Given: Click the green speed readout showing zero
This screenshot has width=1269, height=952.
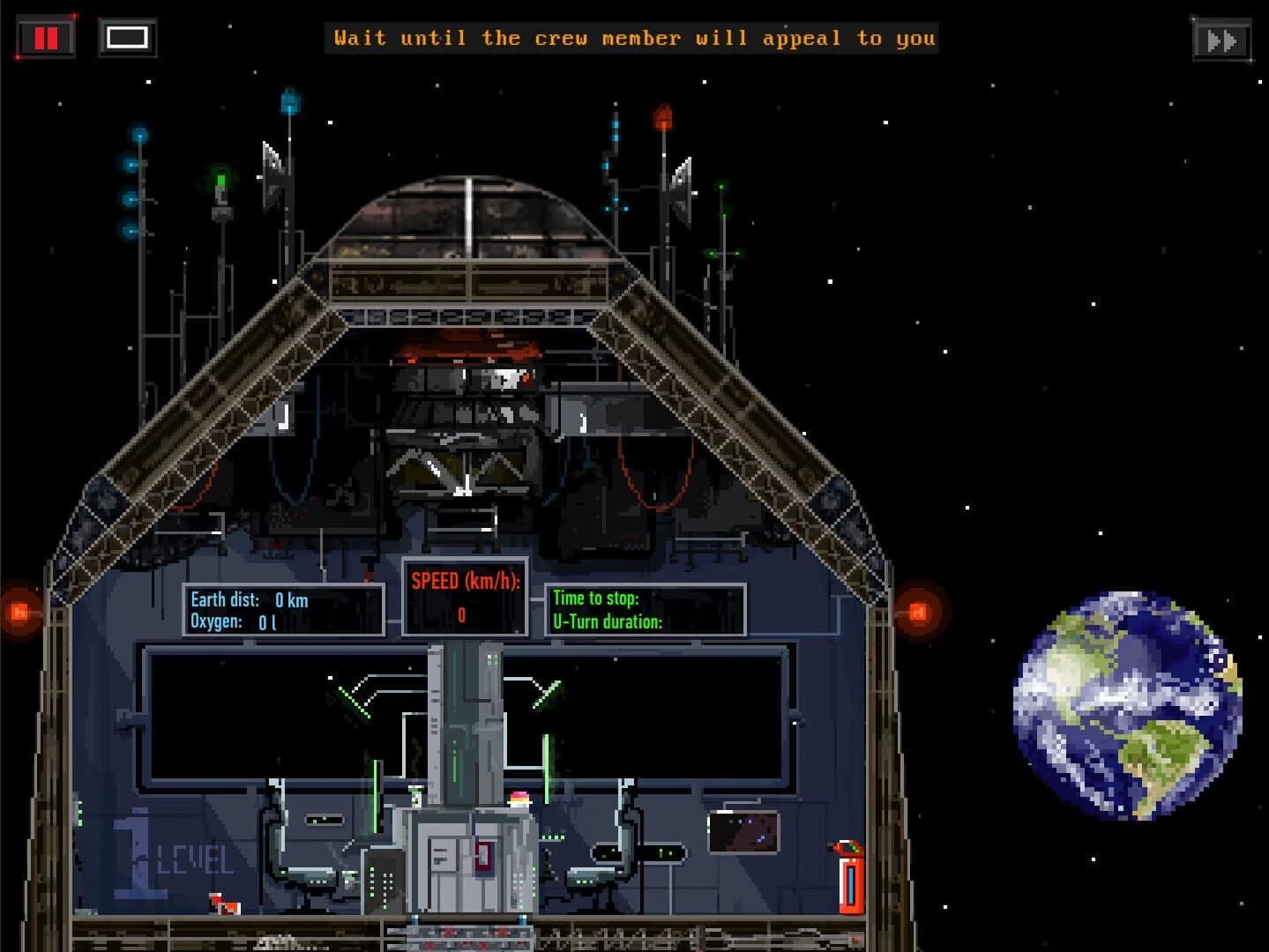Looking at the screenshot, I should [460, 614].
